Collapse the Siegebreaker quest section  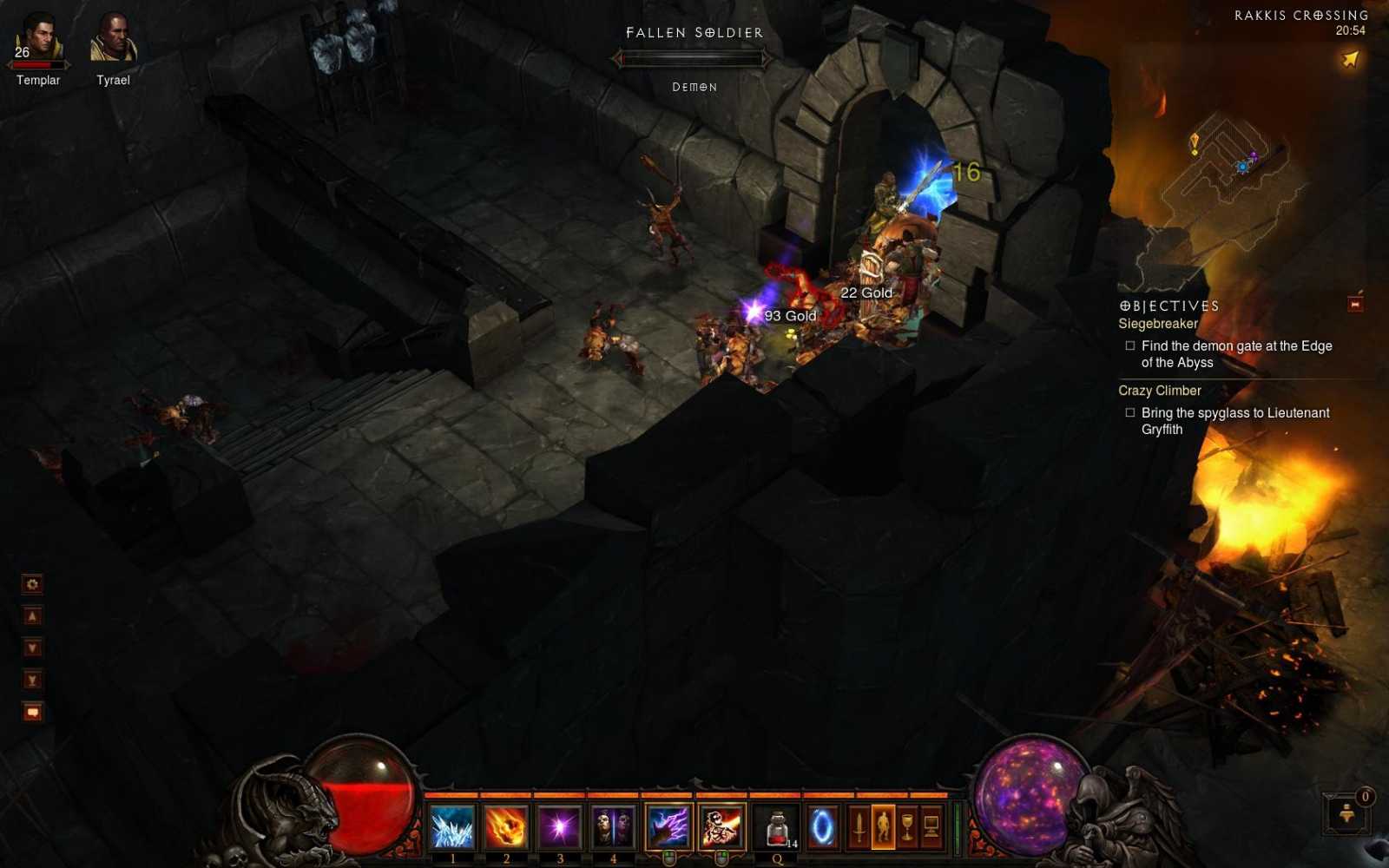tap(1157, 323)
